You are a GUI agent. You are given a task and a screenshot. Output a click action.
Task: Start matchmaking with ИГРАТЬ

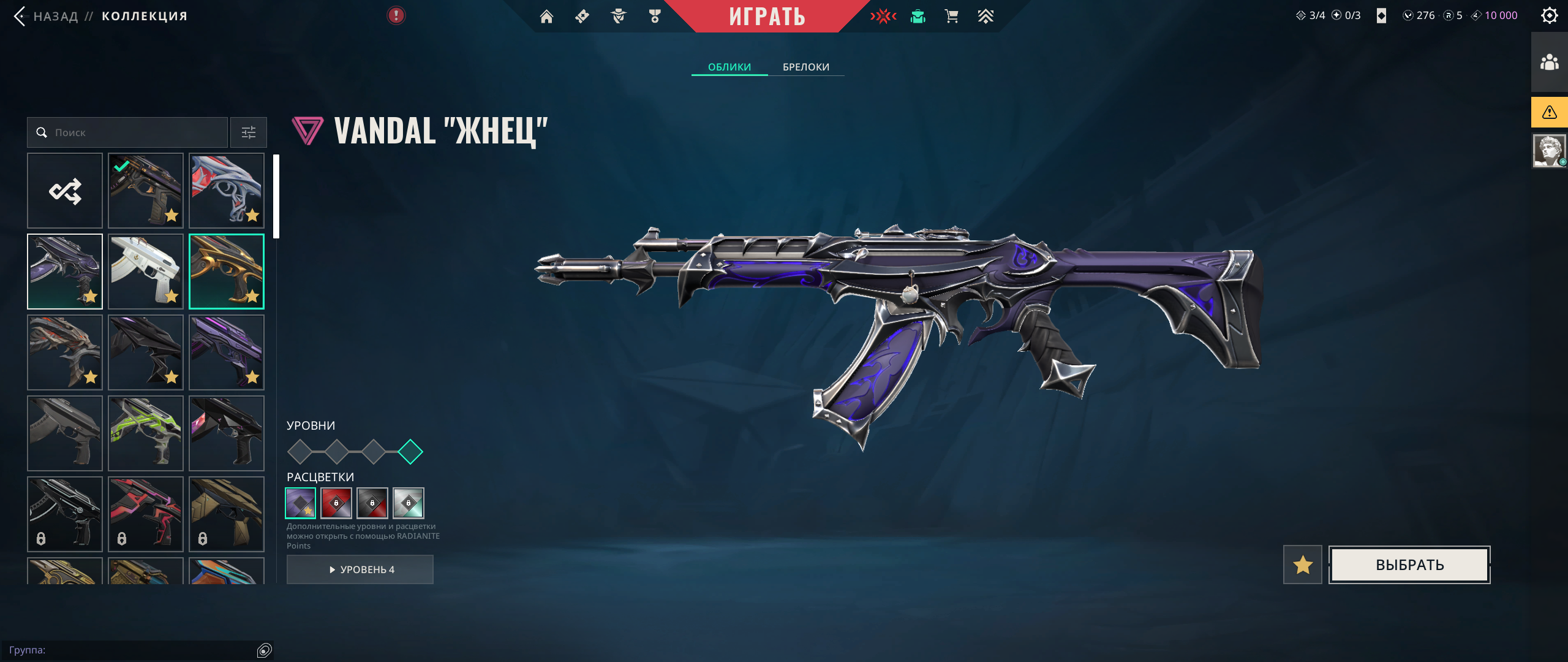[767, 16]
